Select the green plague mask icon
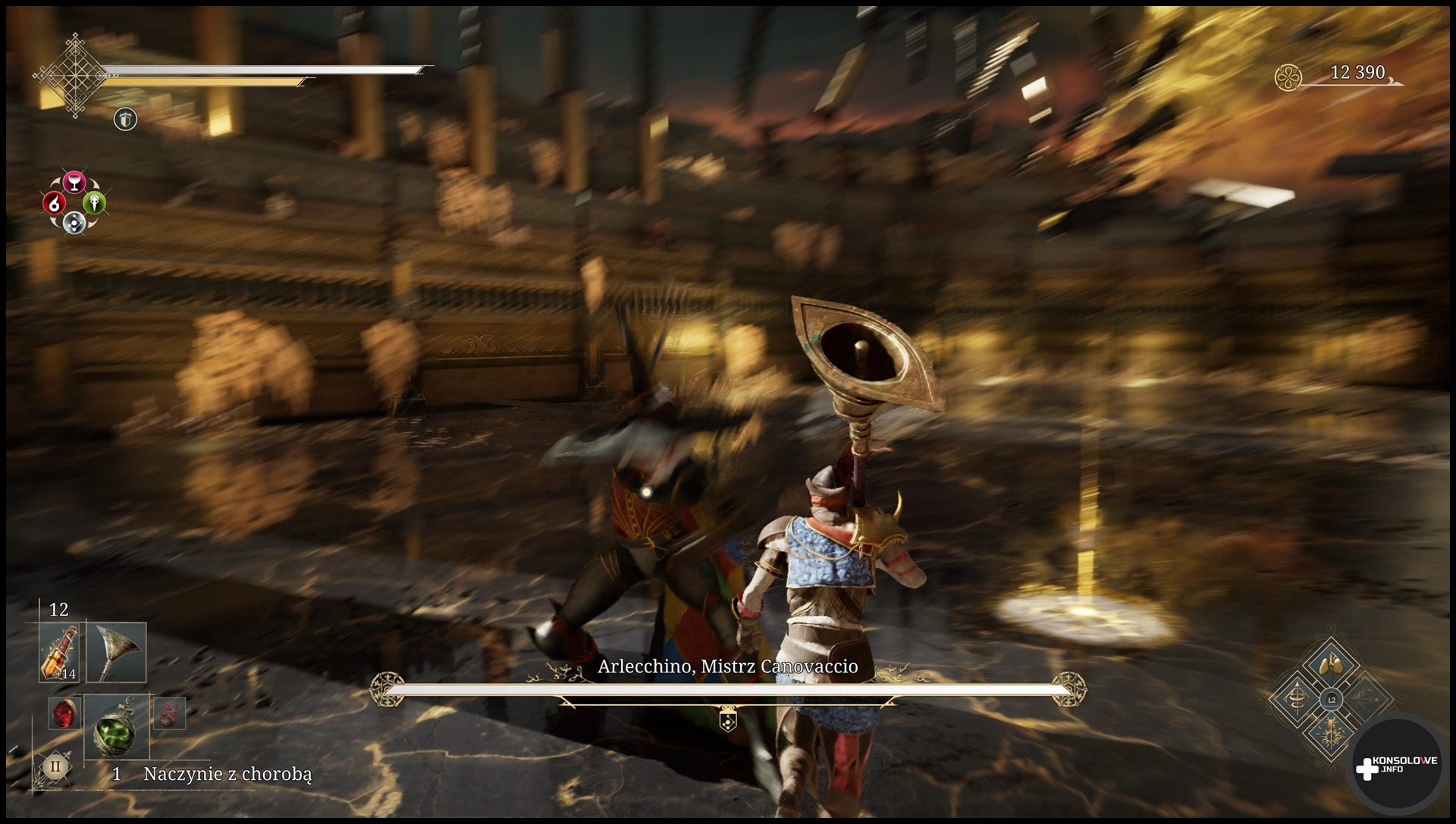This screenshot has width=1456, height=824. point(96,202)
